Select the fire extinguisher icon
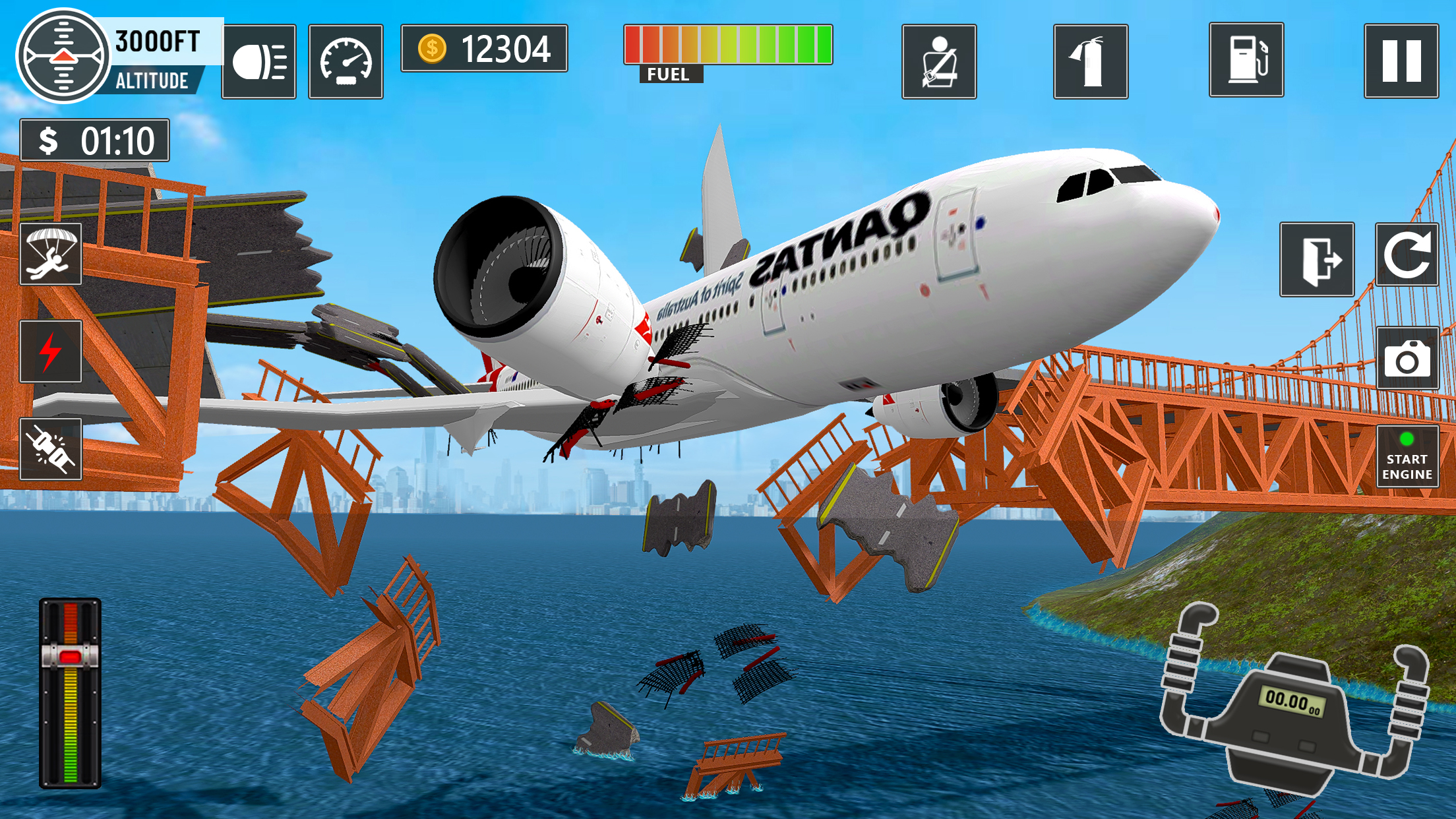Screen dimensions: 1456x819 [1091, 63]
